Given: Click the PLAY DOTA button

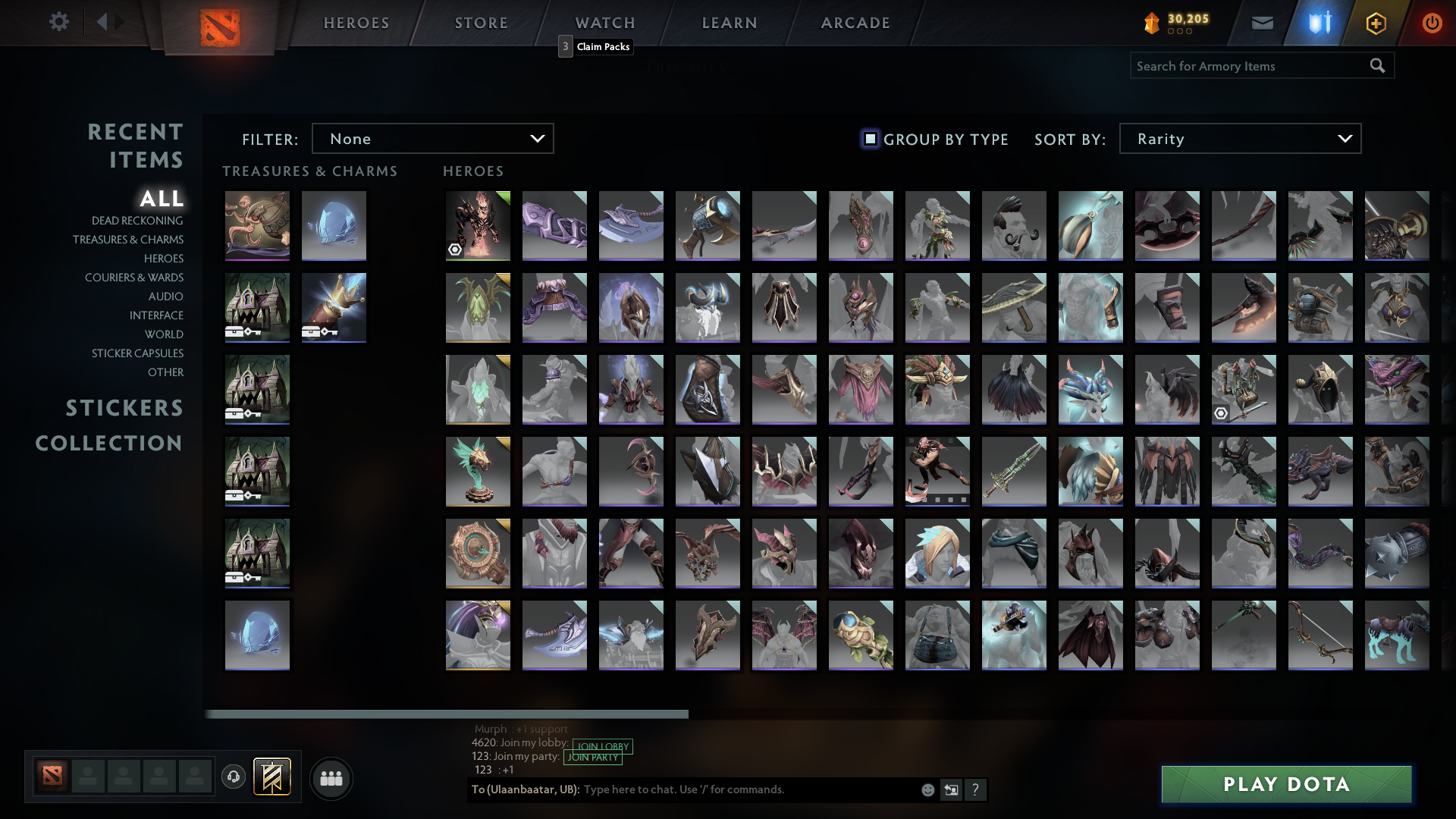Looking at the screenshot, I should tap(1285, 785).
